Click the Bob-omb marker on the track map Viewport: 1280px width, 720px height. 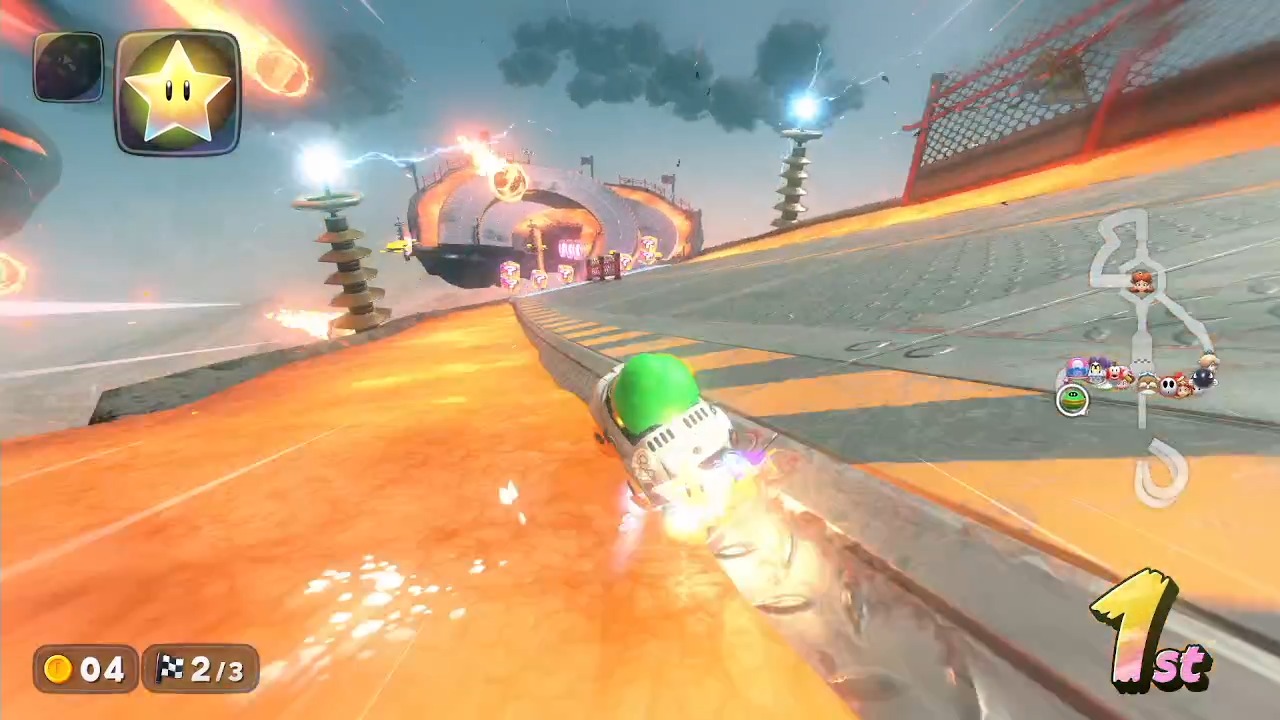pos(1203,378)
